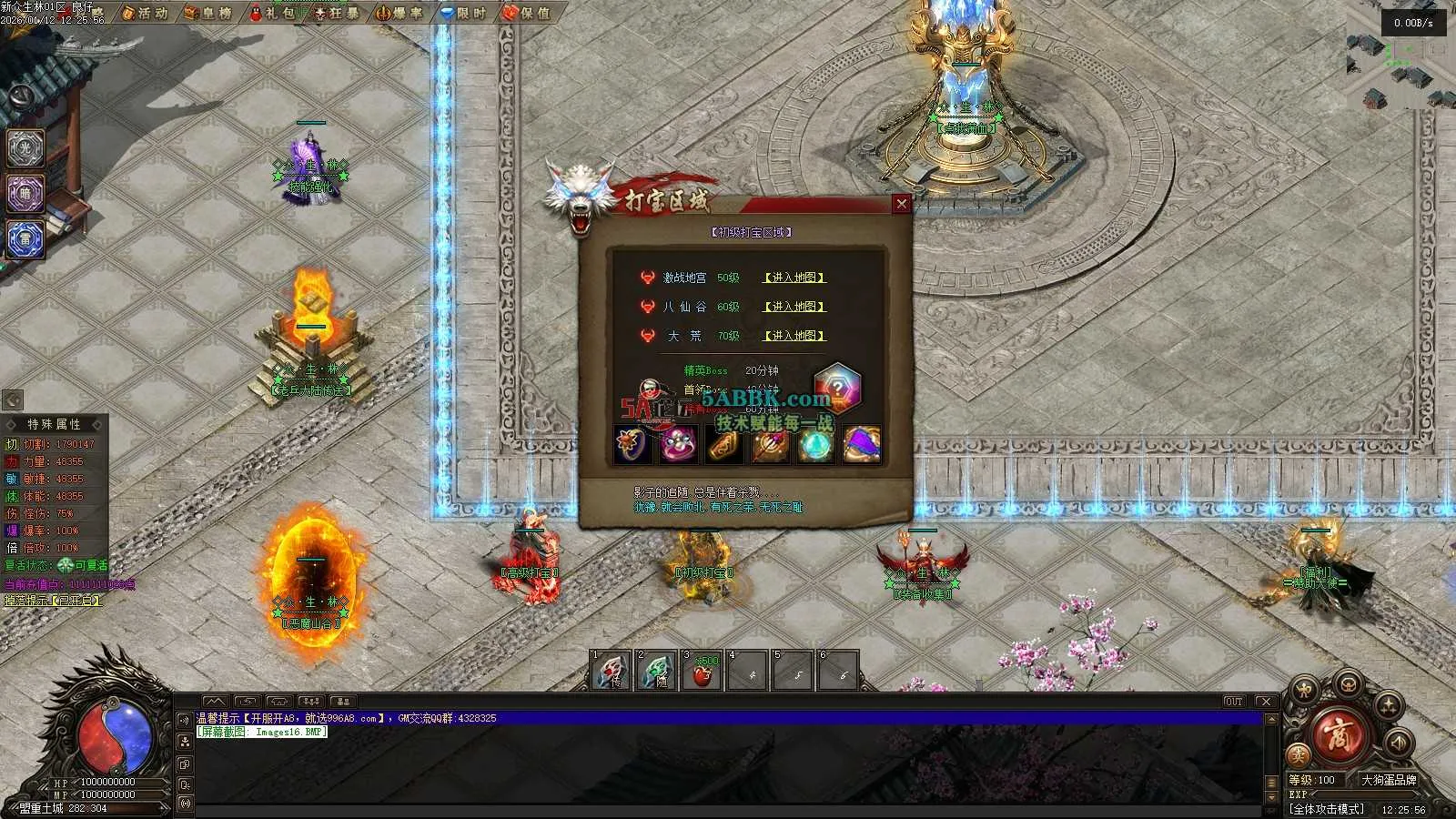Open the 活动 events menu

click(x=145, y=13)
